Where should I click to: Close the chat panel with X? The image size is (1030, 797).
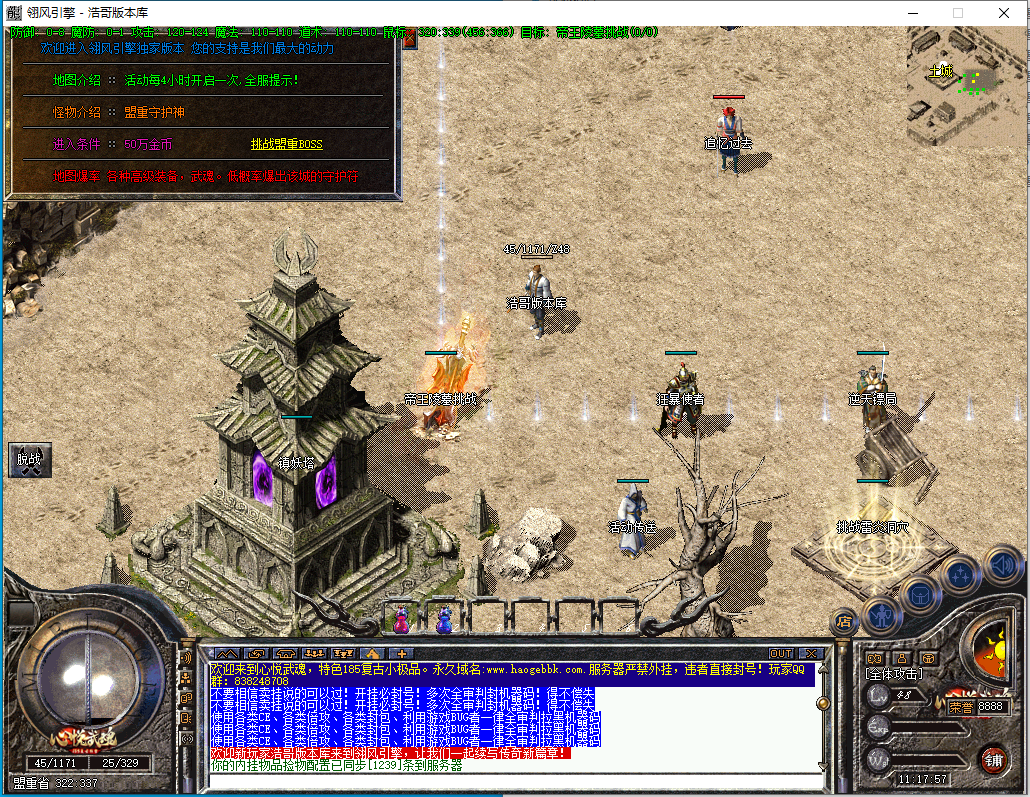809,653
